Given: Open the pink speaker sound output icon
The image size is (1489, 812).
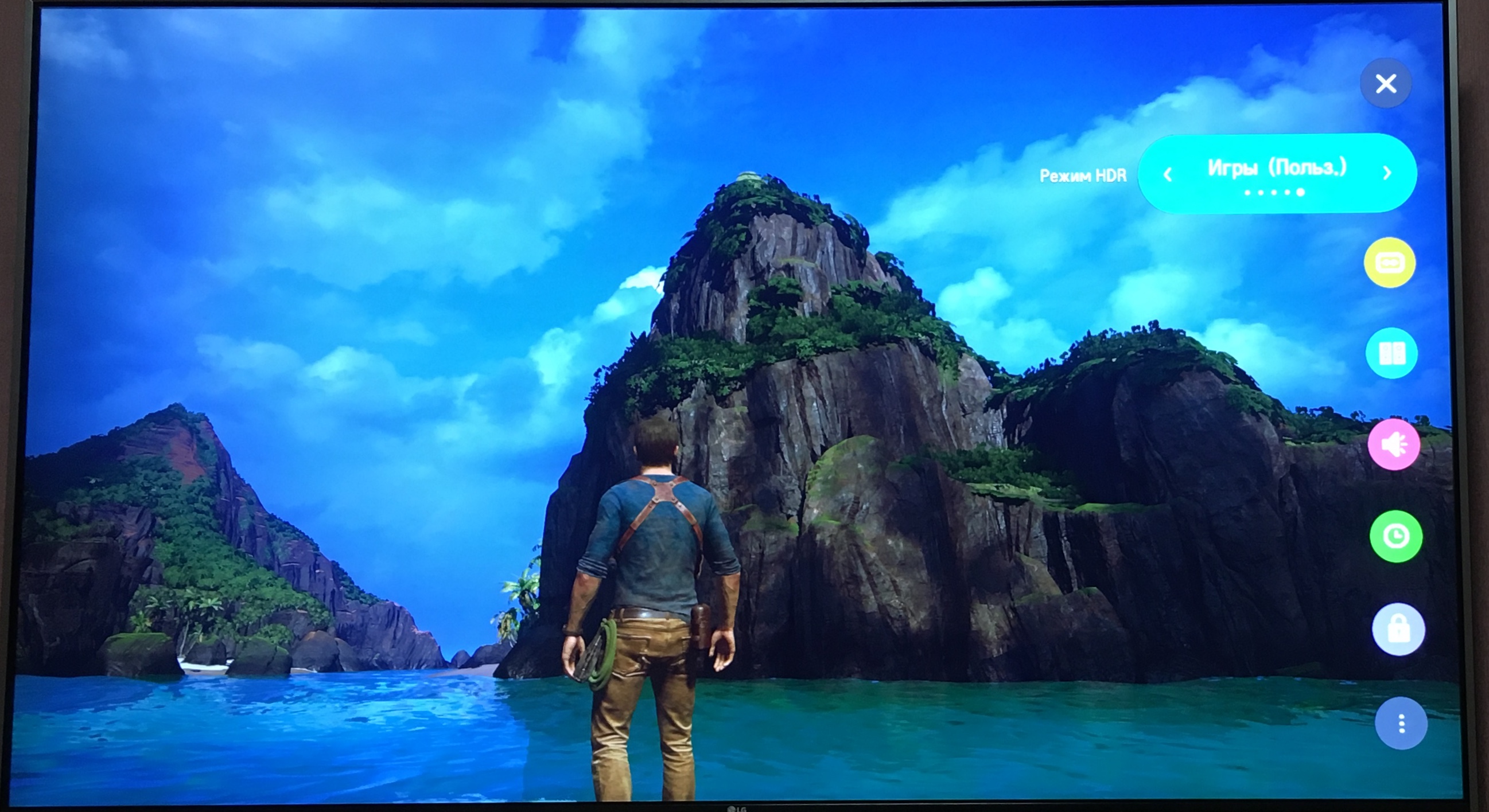Looking at the screenshot, I should click(1394, 444).
